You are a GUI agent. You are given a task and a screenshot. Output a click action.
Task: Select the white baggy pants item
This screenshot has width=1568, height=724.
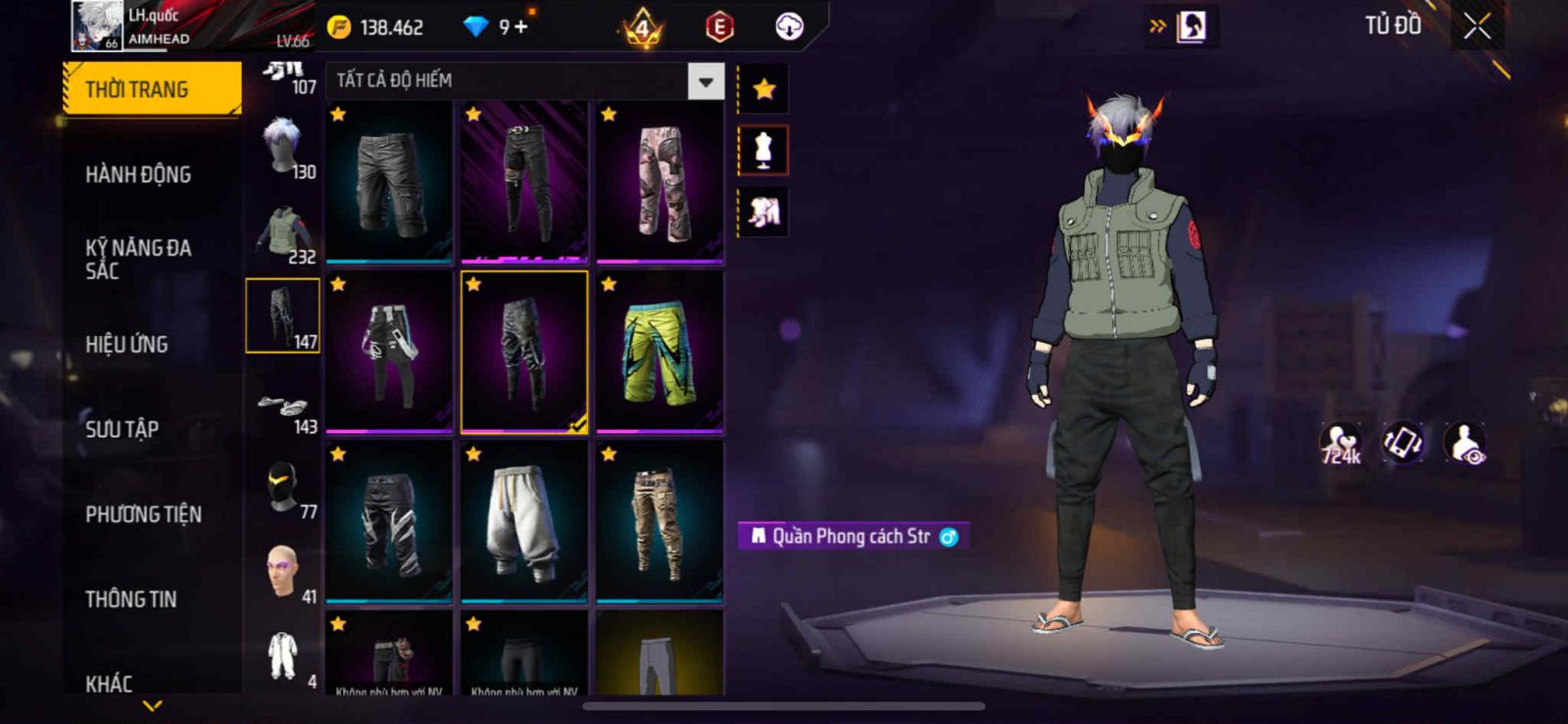coord(524,521)
